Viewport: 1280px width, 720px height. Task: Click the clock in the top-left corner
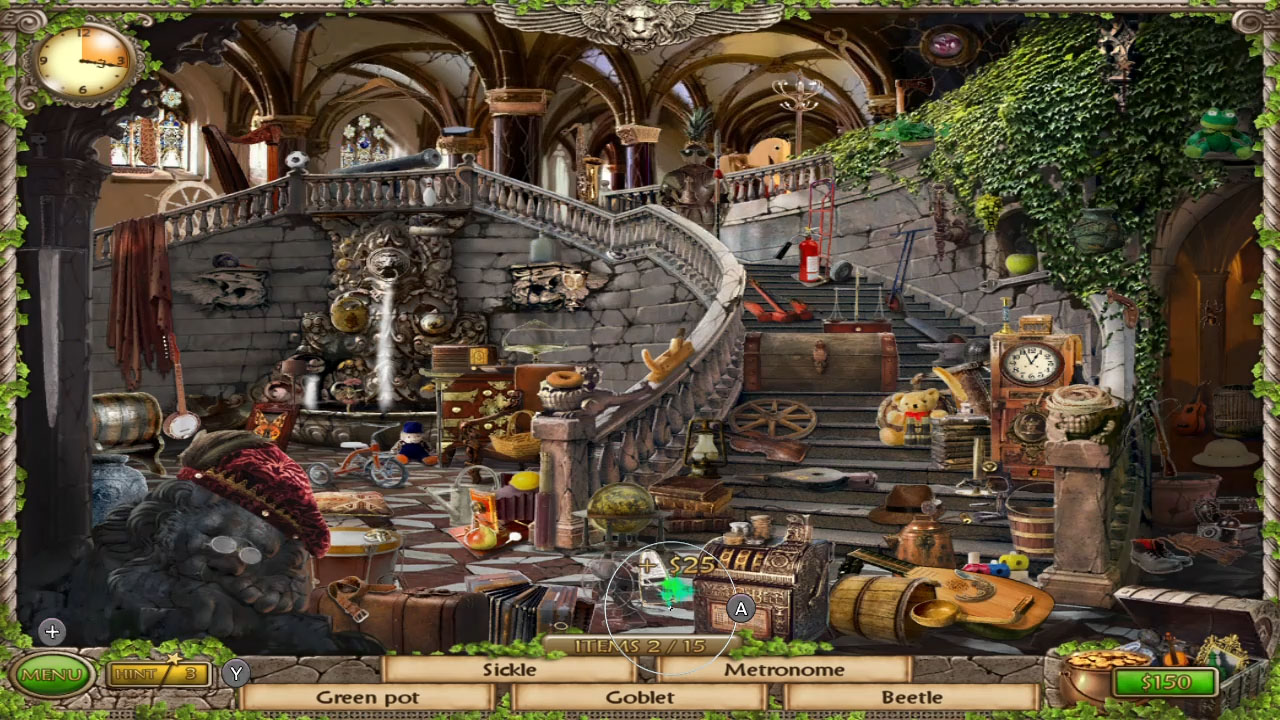[82, 62]
